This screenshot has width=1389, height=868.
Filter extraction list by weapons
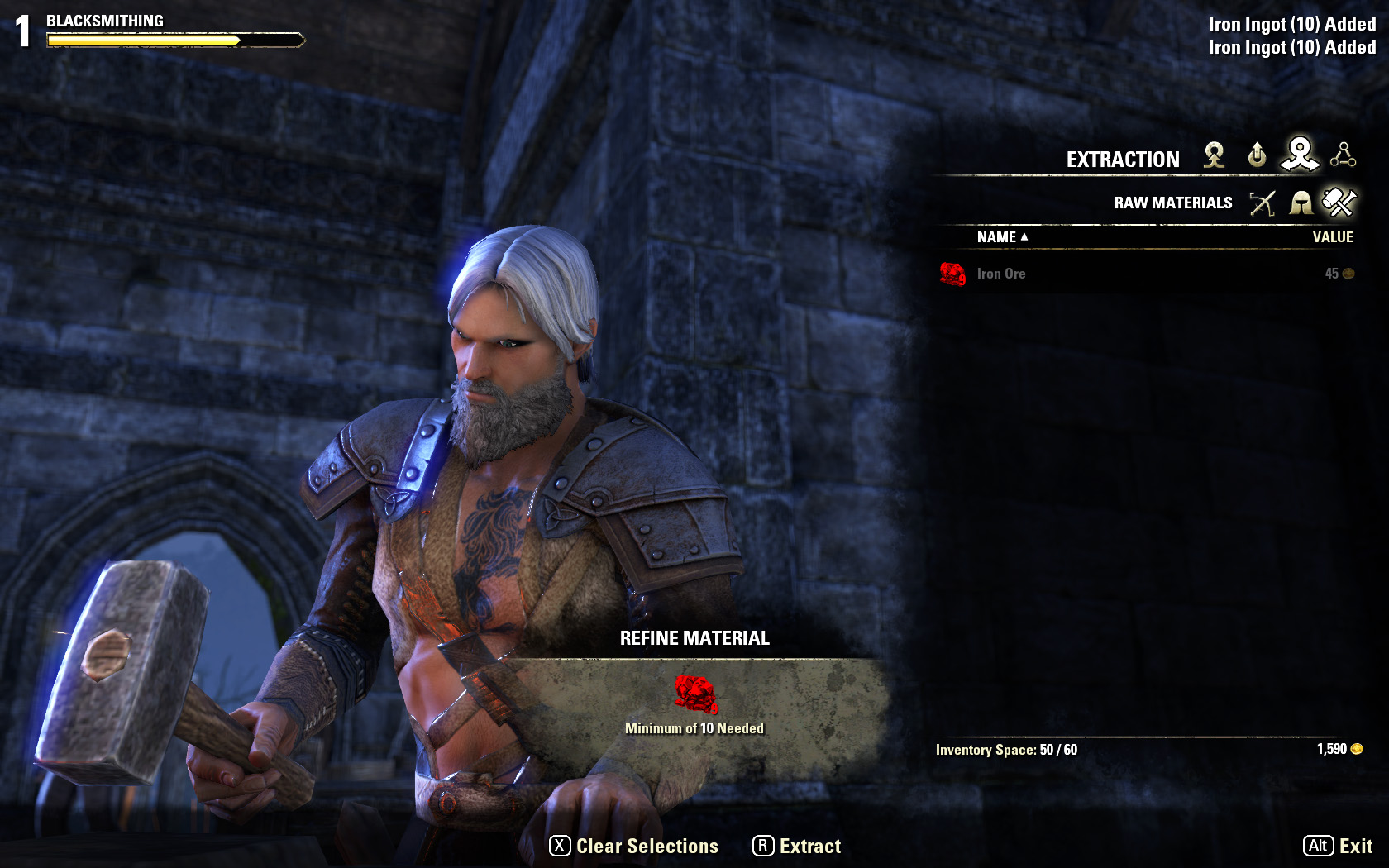(x=1262, y=203)
